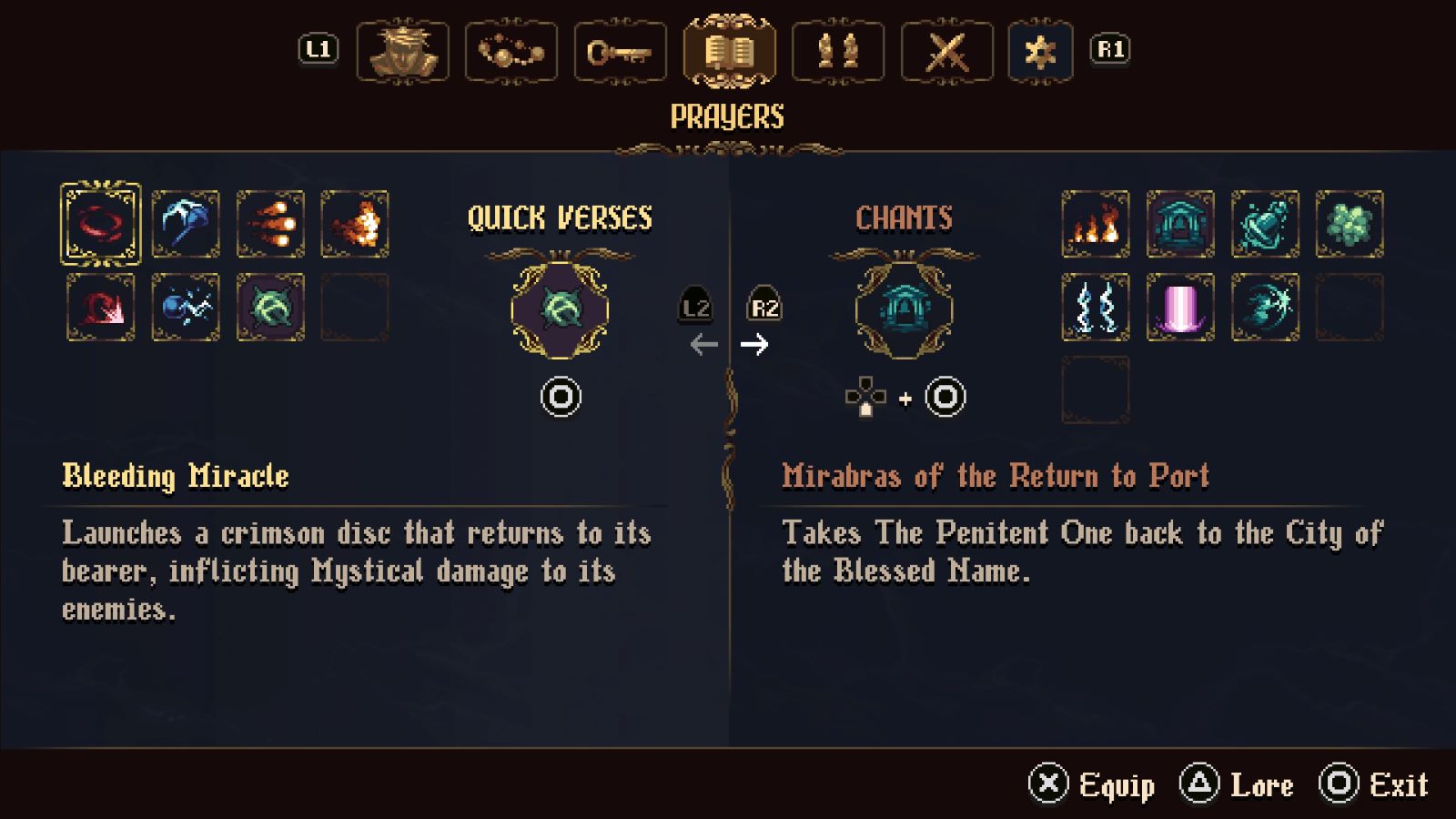The image size is (1456, 819).
Task: Choose the blue pickaxe quick verse
Action: [x=186, y=224]
